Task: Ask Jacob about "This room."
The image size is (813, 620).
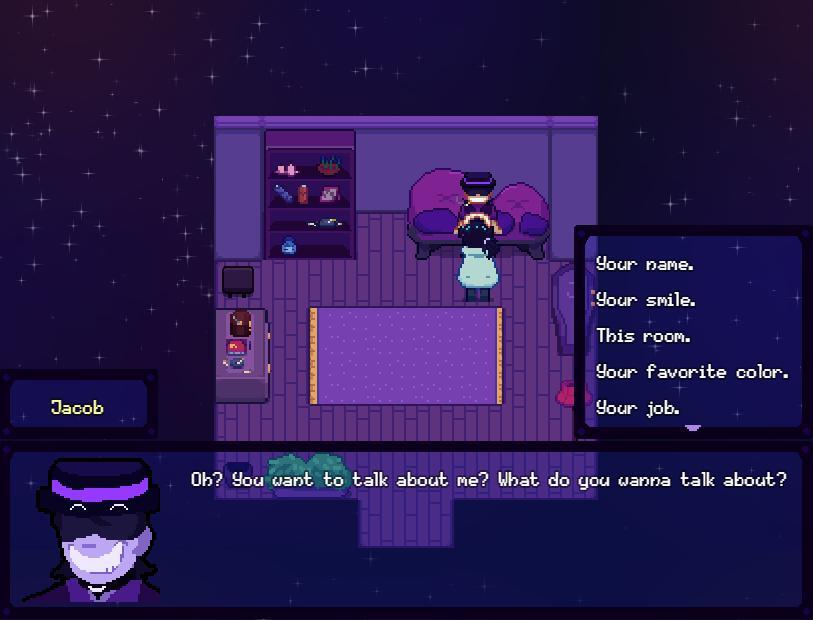Action: 644,336
